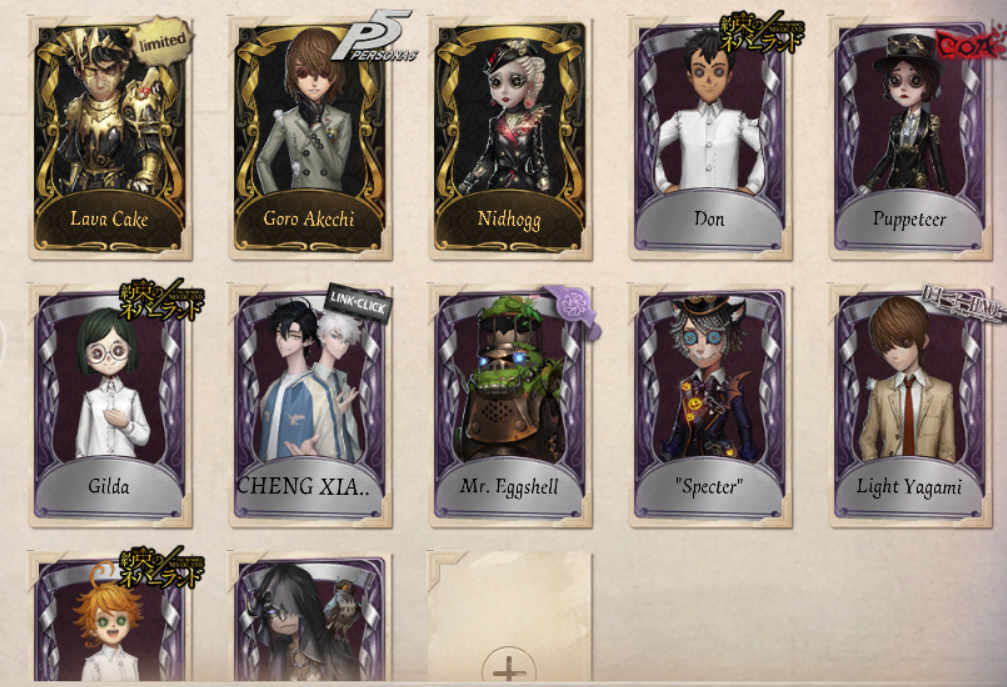
Task: Pick the "Specter" costume card
Action: click(x=710, y=405)
